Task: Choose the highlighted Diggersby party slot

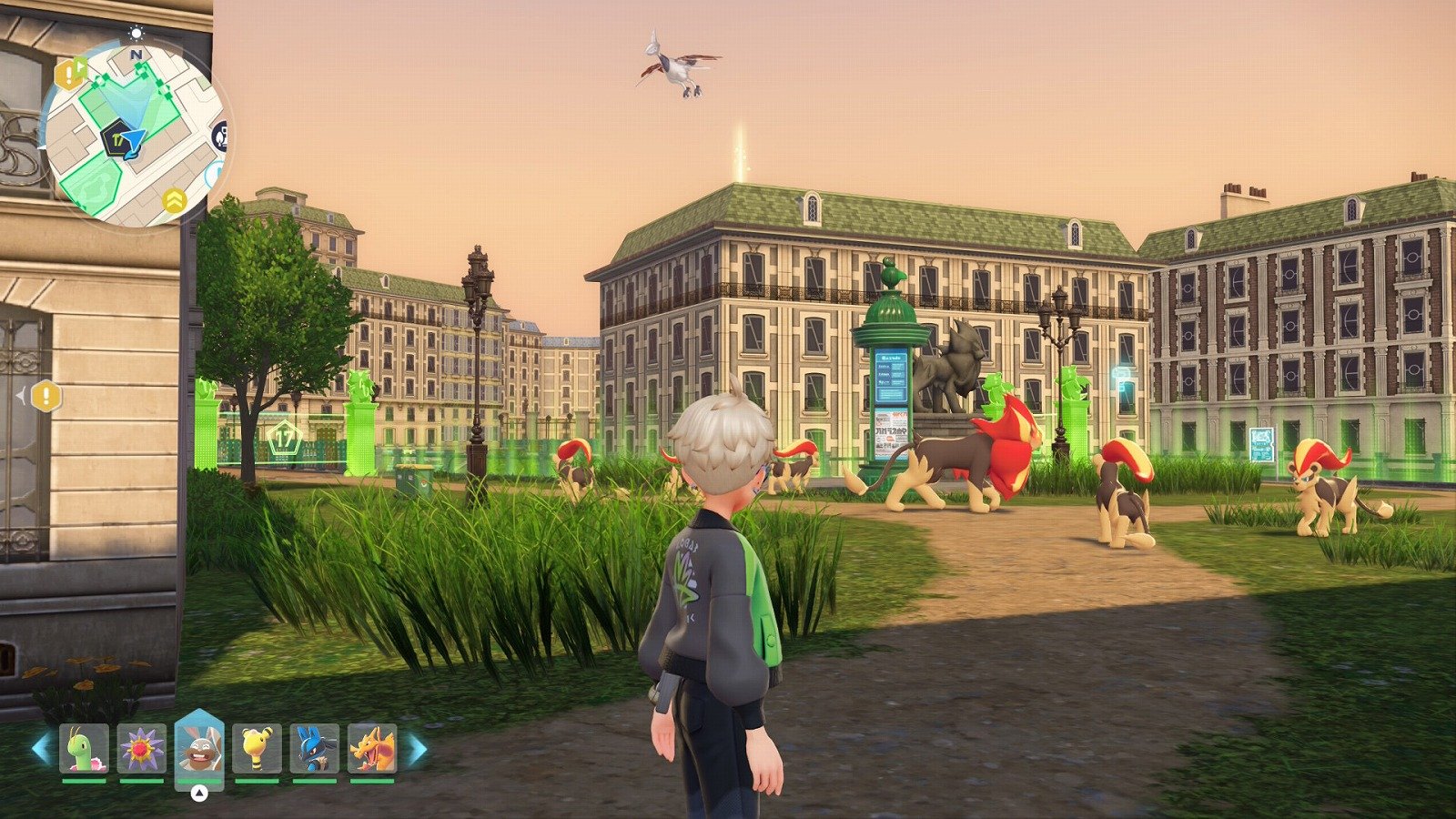Action: (199, 748)
